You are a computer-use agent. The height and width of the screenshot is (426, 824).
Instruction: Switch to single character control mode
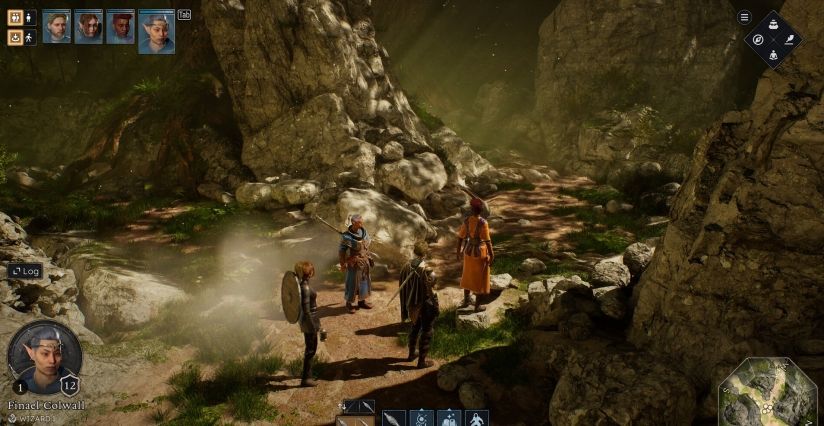pyautogui.click(x=30, y=17)
